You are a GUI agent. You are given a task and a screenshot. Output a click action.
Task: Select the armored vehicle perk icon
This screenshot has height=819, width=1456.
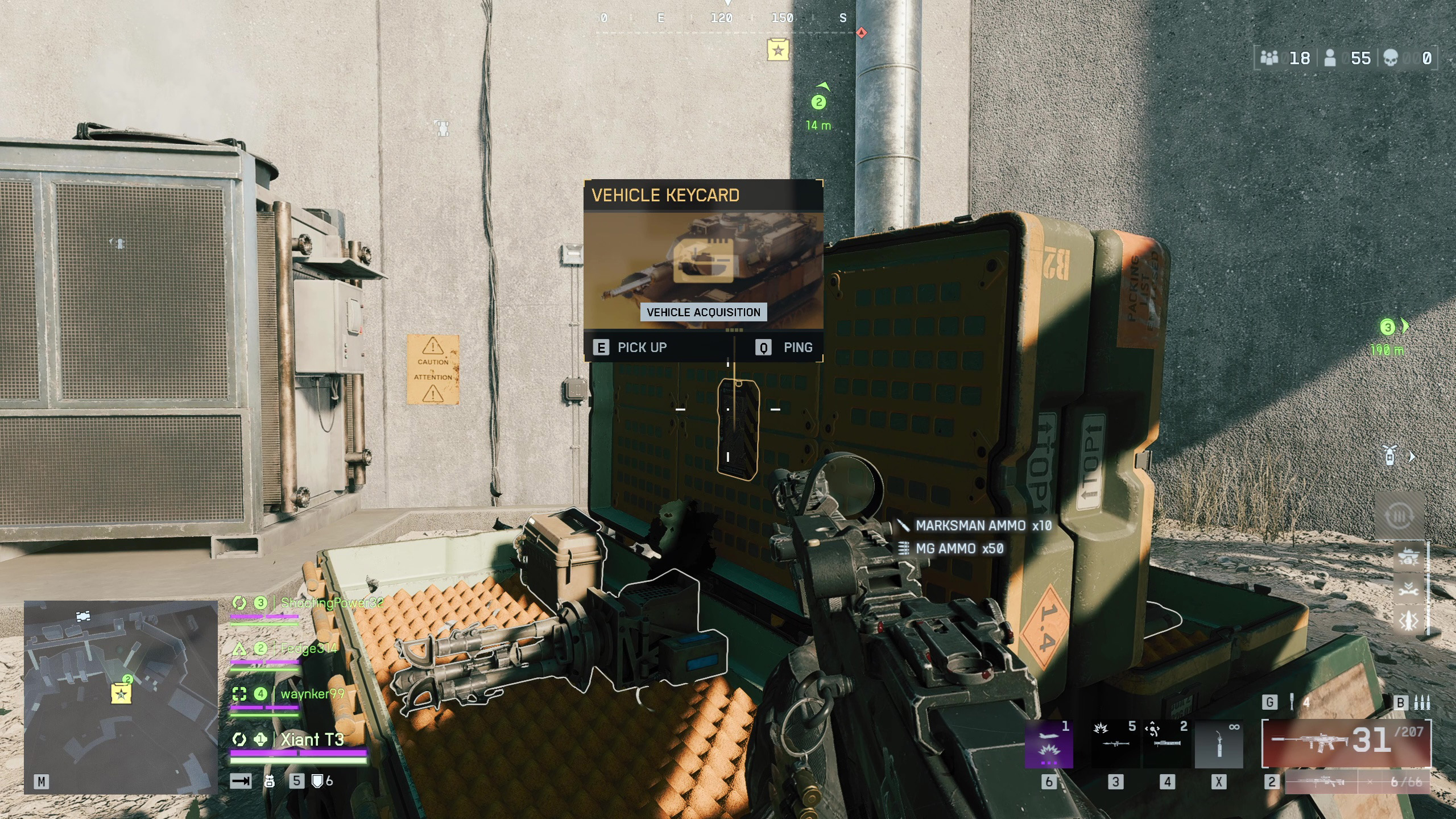[x=1408, y=557]
